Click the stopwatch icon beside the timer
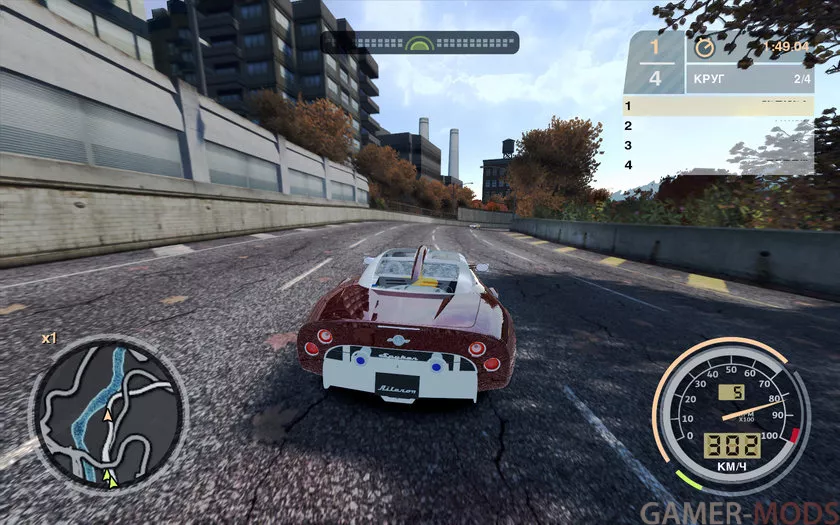The image size is (840, 525). (x=707, y=46)
